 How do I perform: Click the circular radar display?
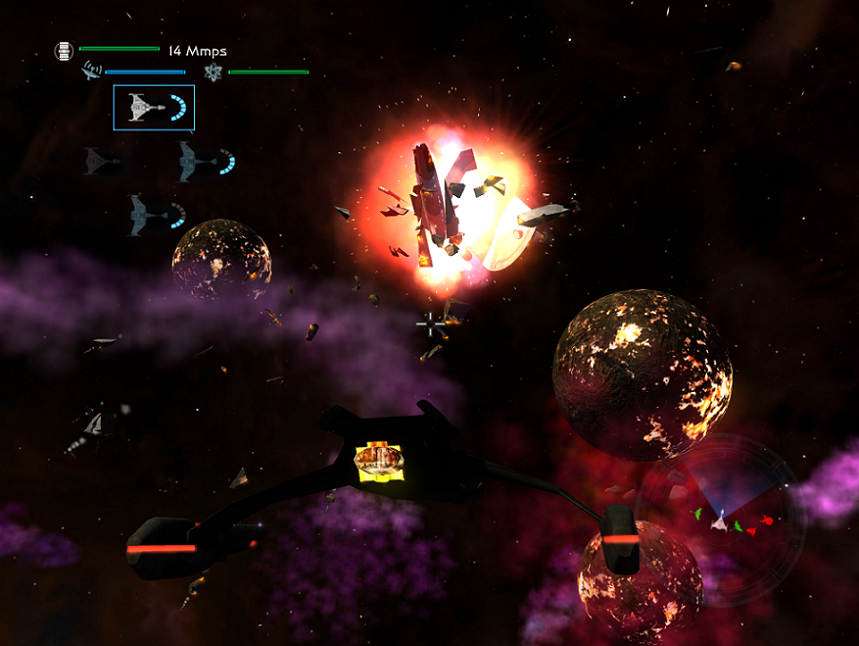[722, 519]
